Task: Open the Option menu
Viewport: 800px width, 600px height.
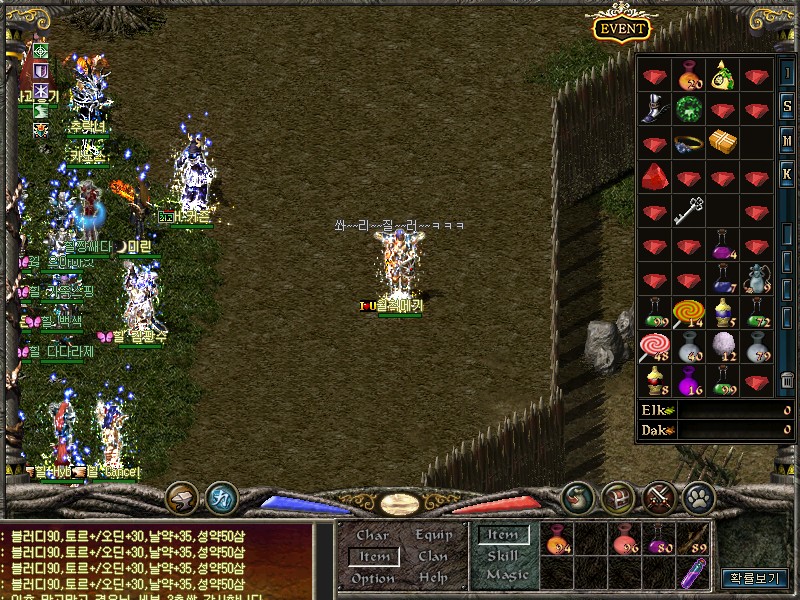Action: tap(373, 578)
